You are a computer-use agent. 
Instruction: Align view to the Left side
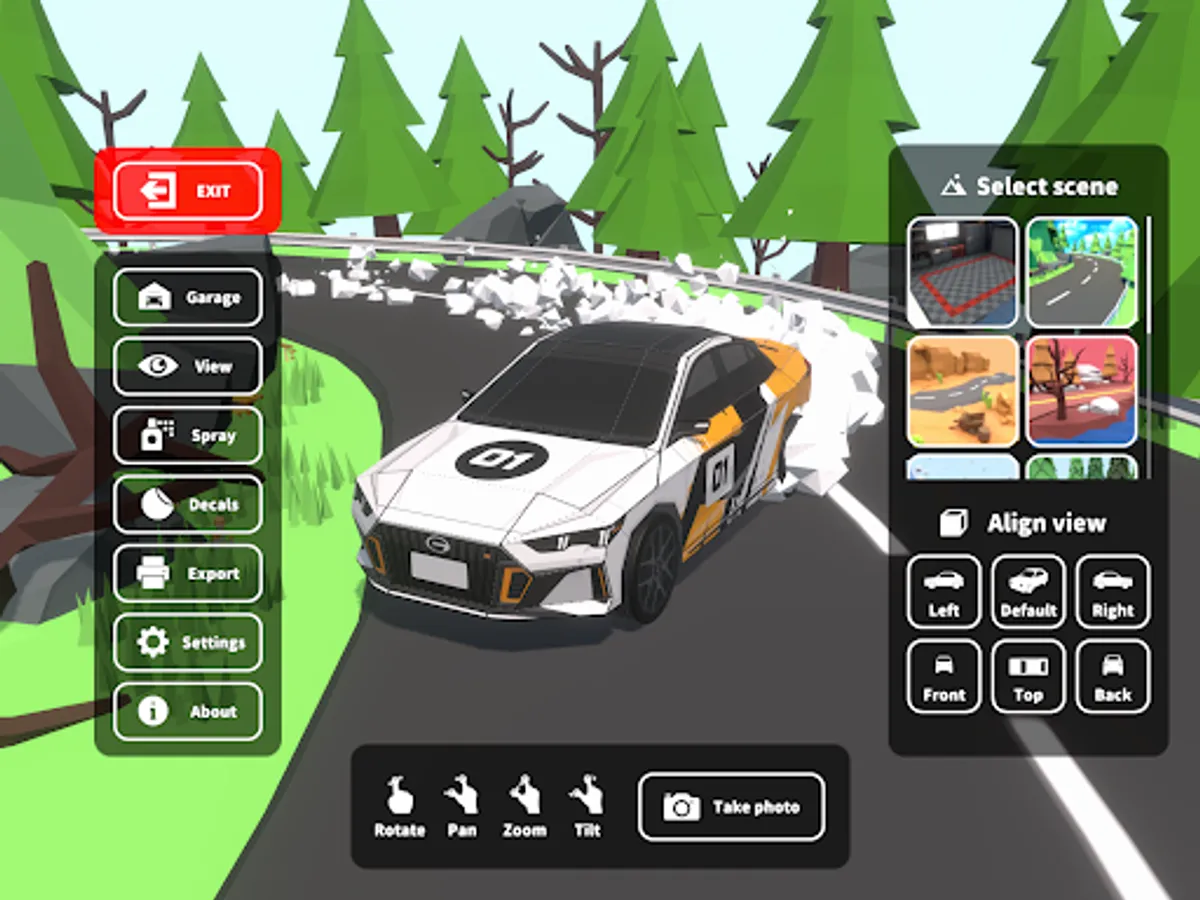(944, 592)
